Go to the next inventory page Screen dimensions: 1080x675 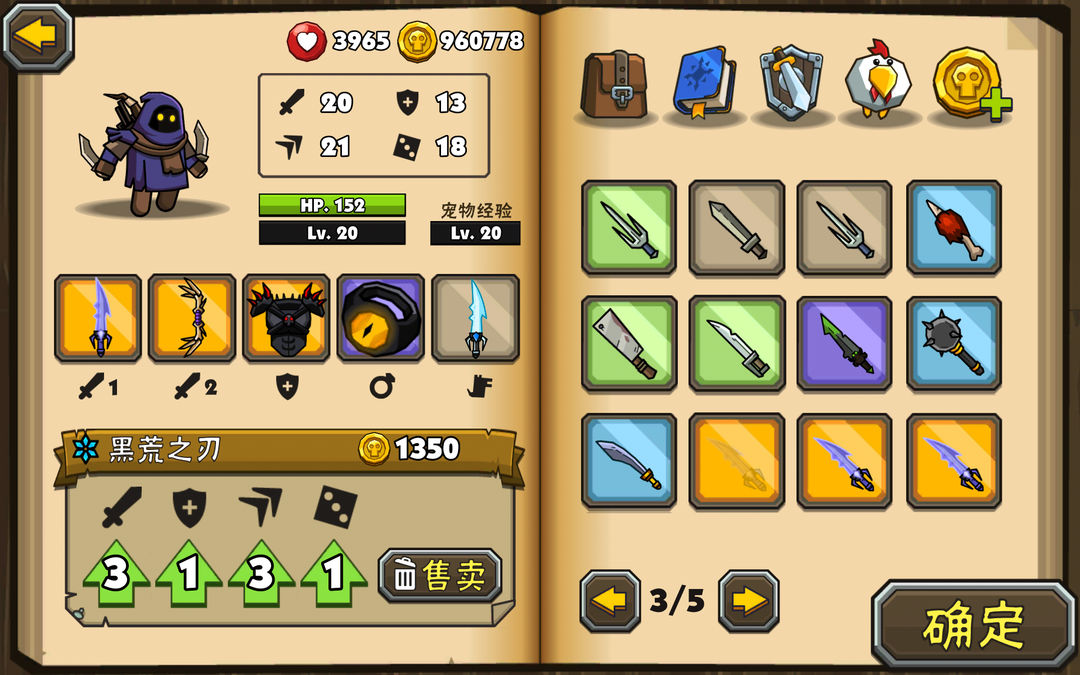(748, 601)
